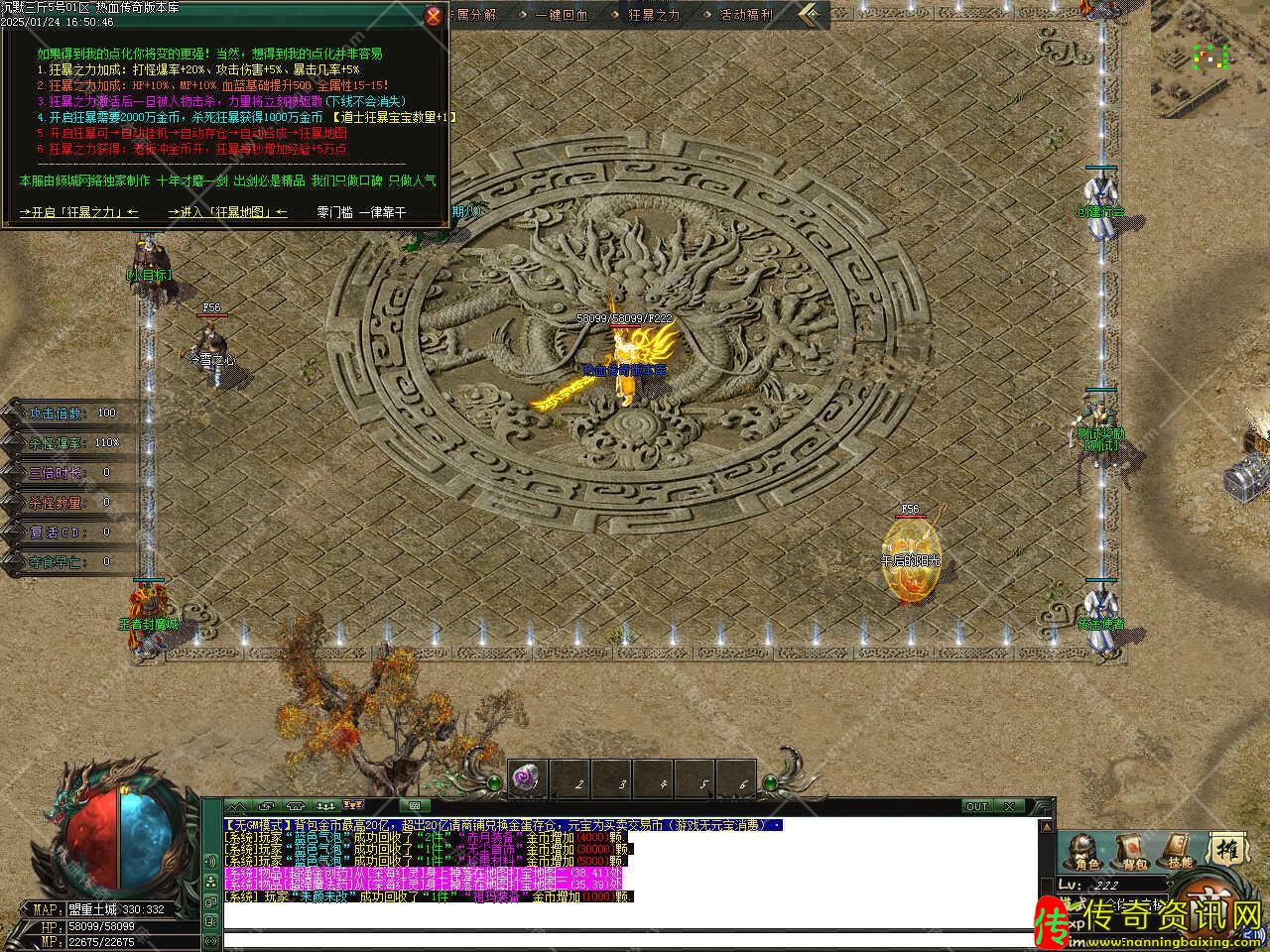The width and height of the screenshot is (1270, 952).
Task: Open the 一键回血 top menu entry
Action: pyautogui.click(x=562, y=15)
